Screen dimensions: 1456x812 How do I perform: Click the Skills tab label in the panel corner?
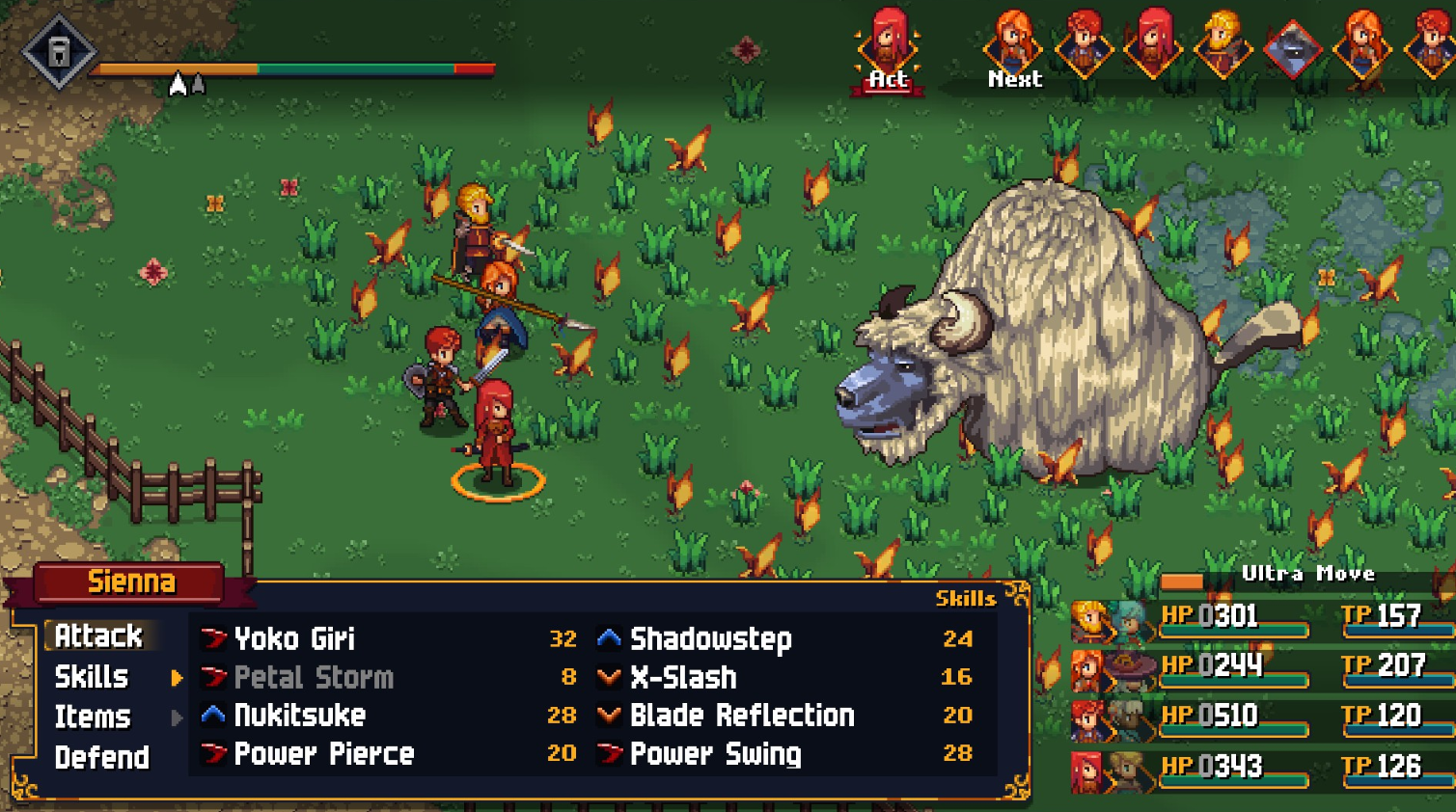[x=965, y=599]
